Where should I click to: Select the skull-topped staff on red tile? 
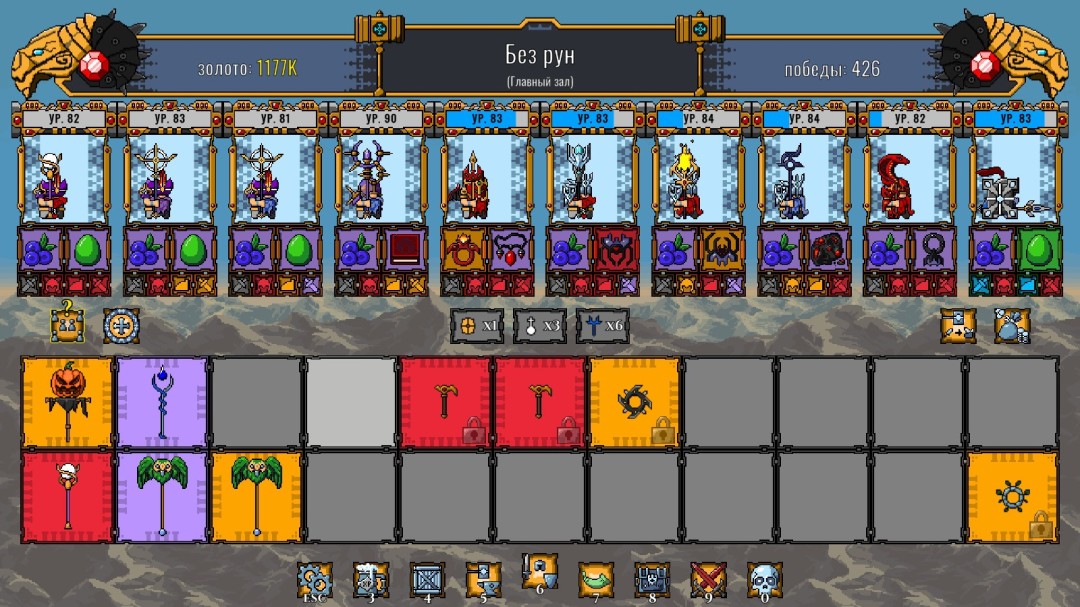(67, 497)
